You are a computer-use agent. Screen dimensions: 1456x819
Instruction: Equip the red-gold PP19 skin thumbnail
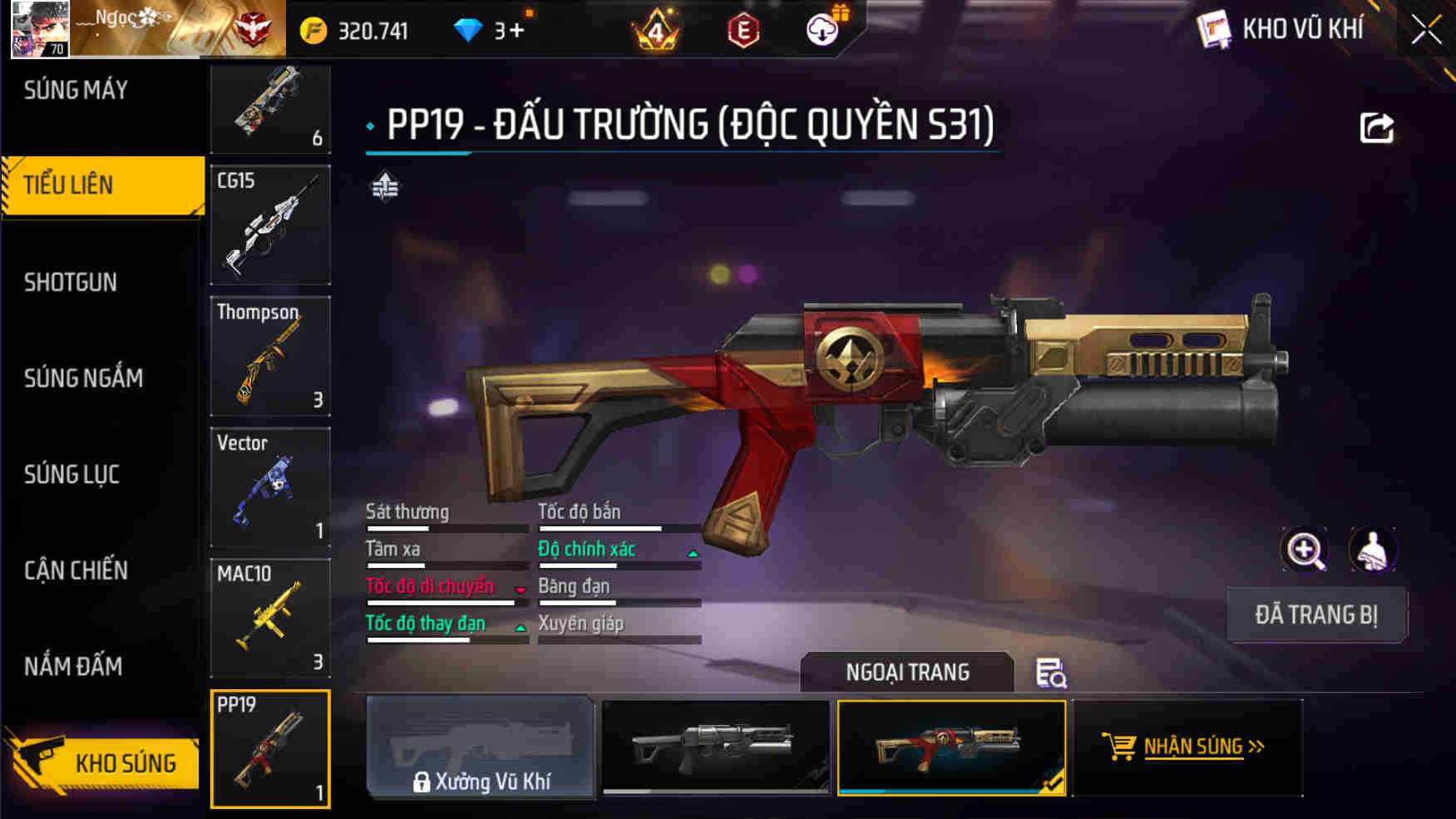coord(953,748)
